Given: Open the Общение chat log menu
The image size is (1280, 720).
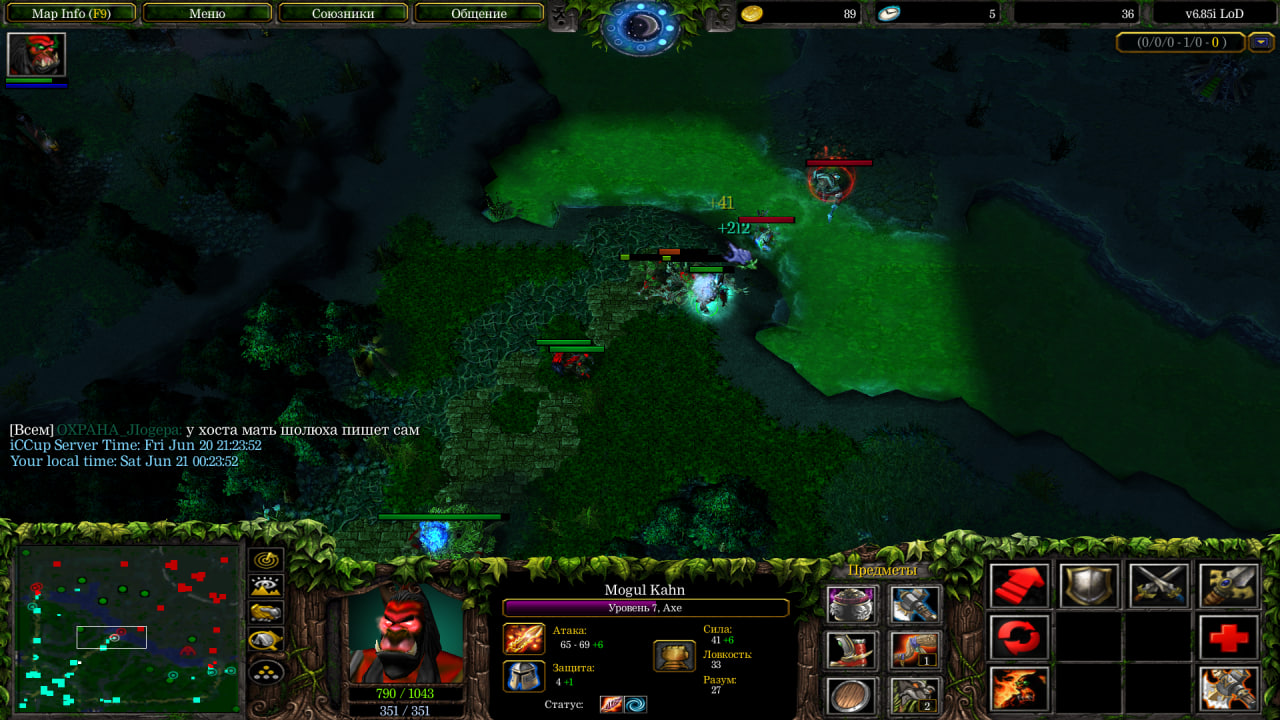Looking at the screenshot, I should (x=478, y=14).
